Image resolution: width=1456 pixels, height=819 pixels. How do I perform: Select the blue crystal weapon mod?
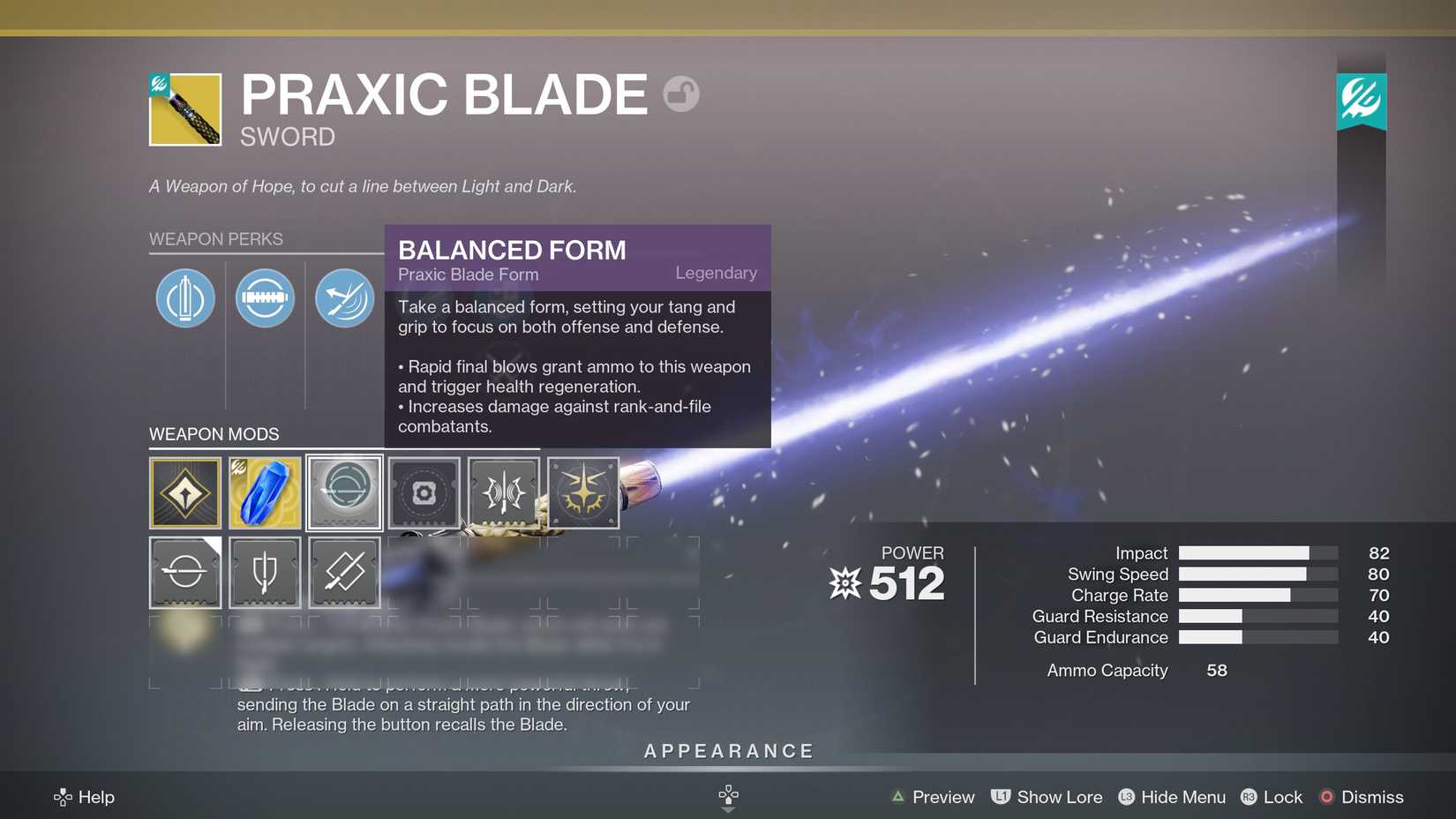pyautogui.click(x=265, y=492)
